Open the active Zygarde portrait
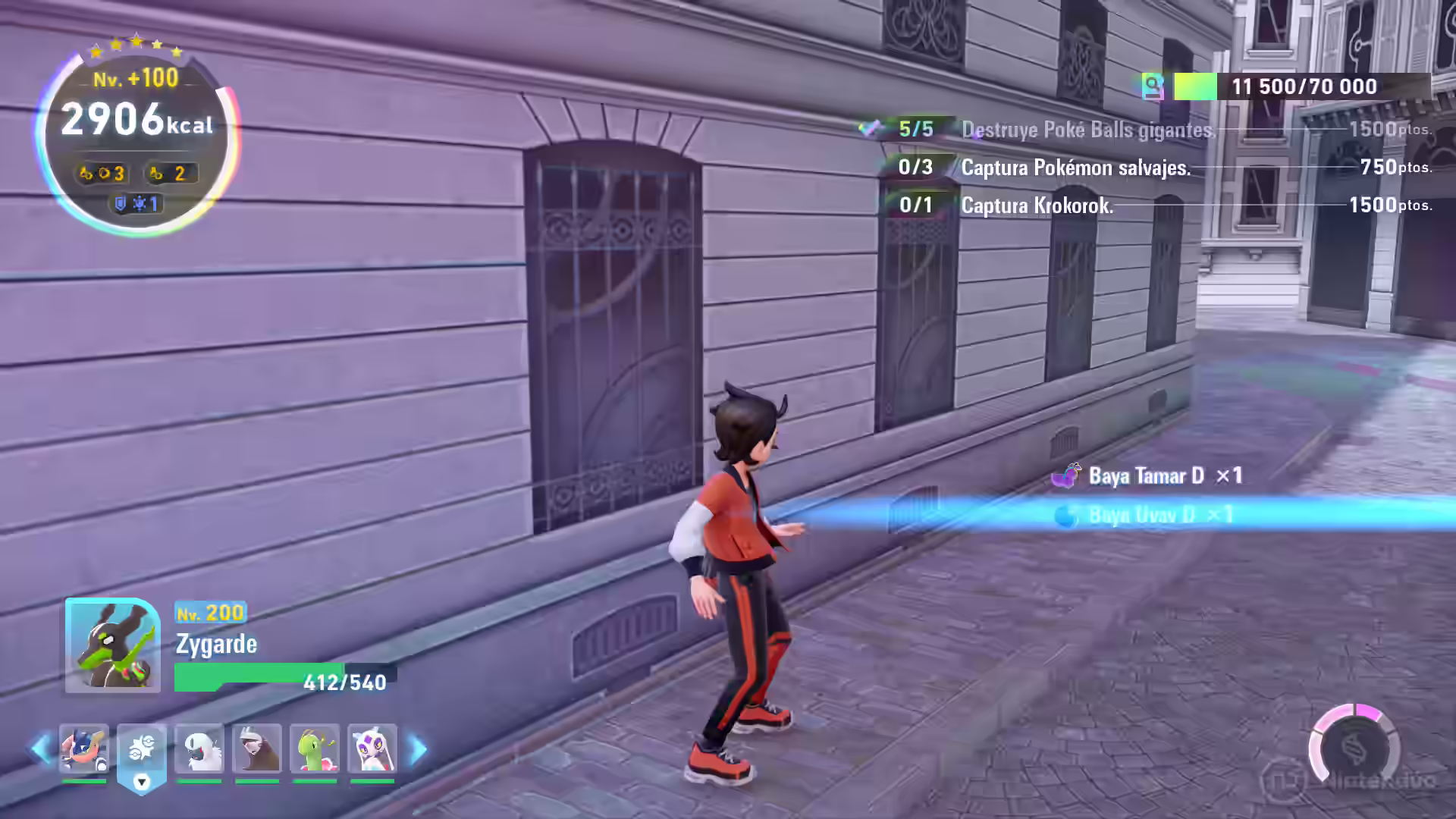 coord(112,645)
